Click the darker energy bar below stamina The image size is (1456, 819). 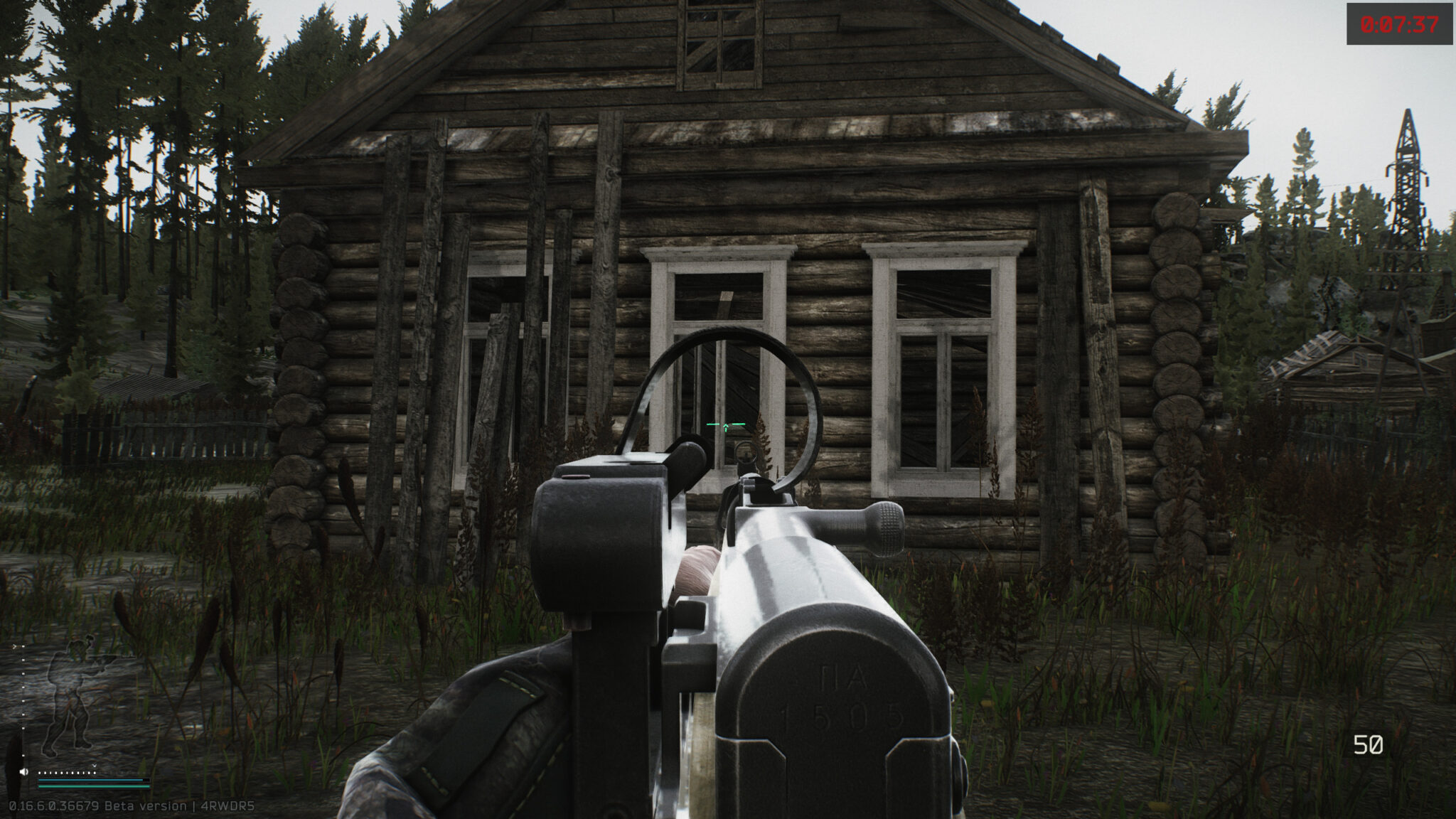tap(91, 786)
